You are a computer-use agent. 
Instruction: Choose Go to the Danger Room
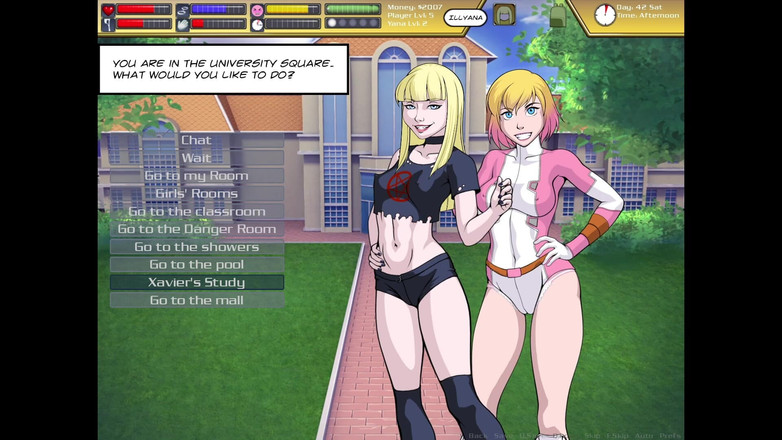point(196,229)
